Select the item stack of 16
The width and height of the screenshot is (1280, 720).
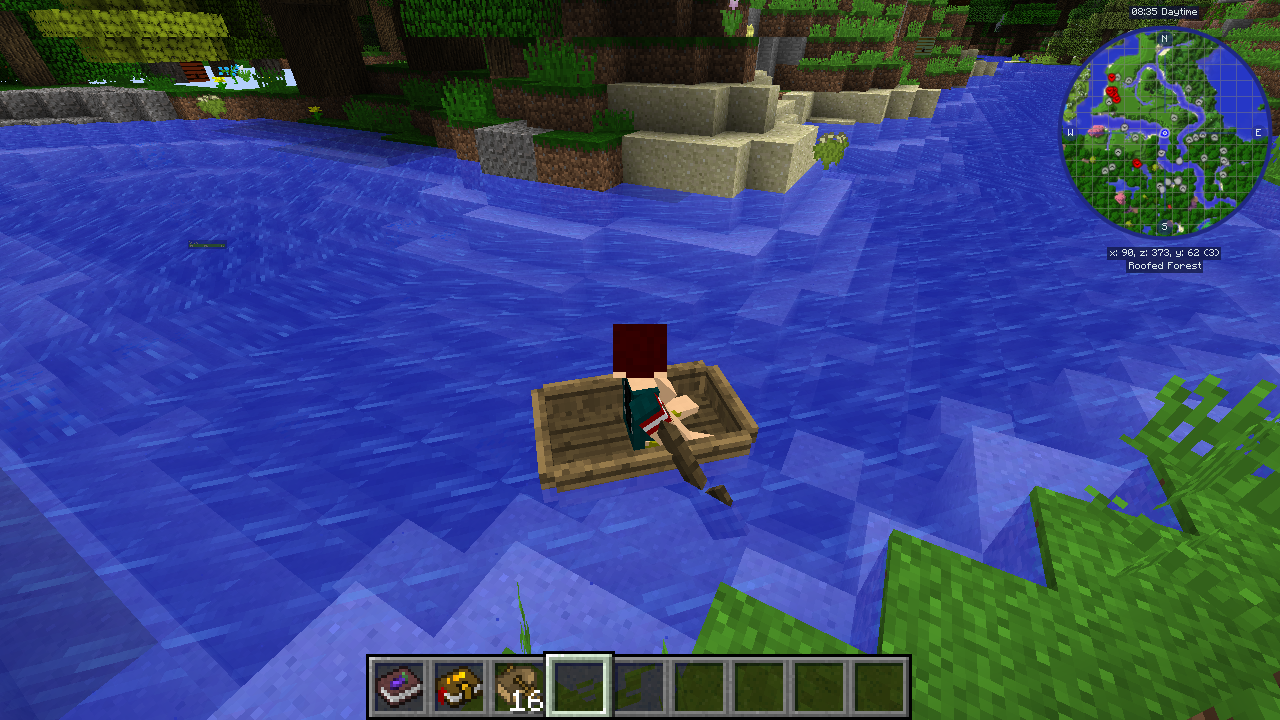click(518, 687)
